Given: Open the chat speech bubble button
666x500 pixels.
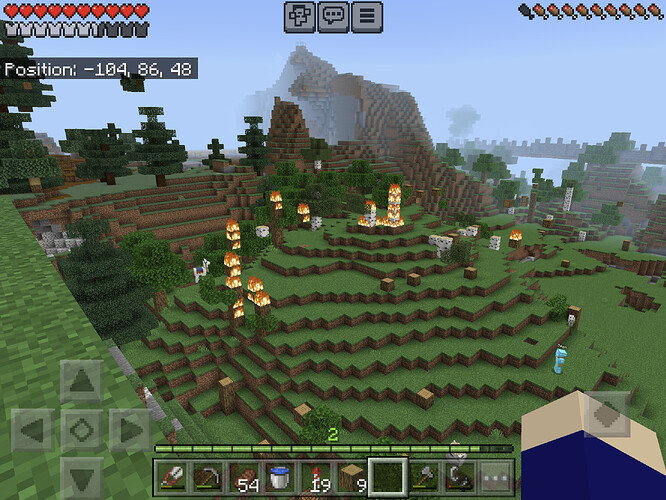Looking at the screenshot, I should pyautogui.click(x=334, y=16).
